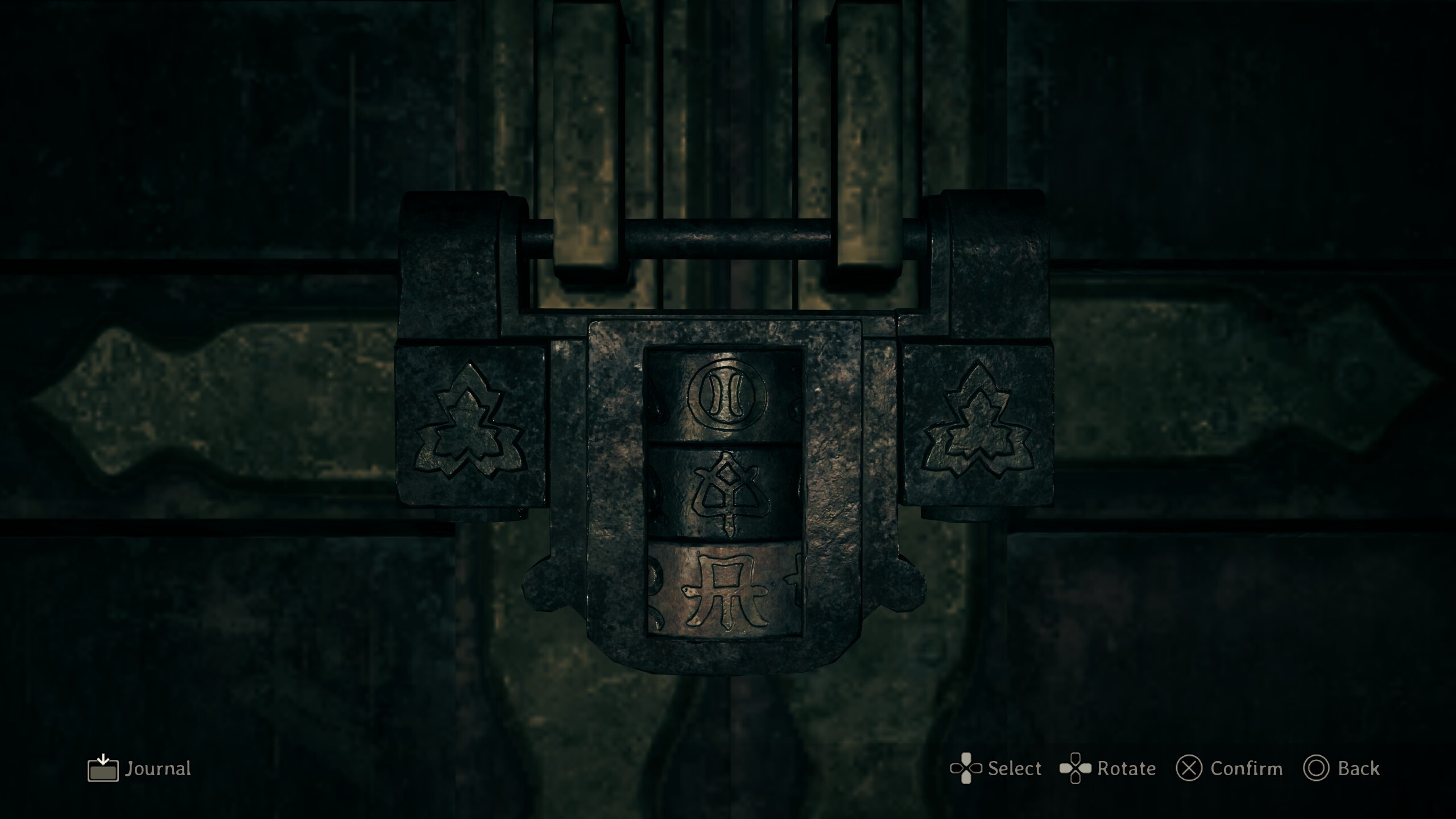Select the top dial with the circle symbol

723,396
